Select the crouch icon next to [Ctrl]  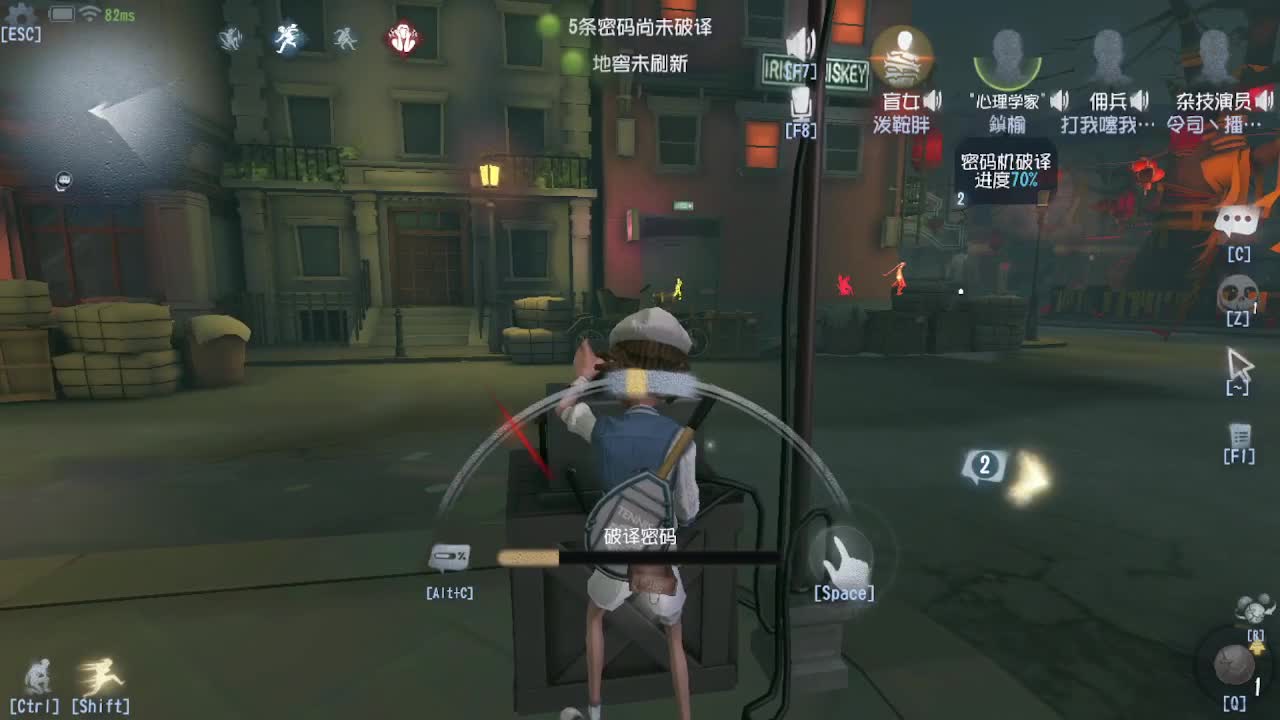click(x=37, y=678)
